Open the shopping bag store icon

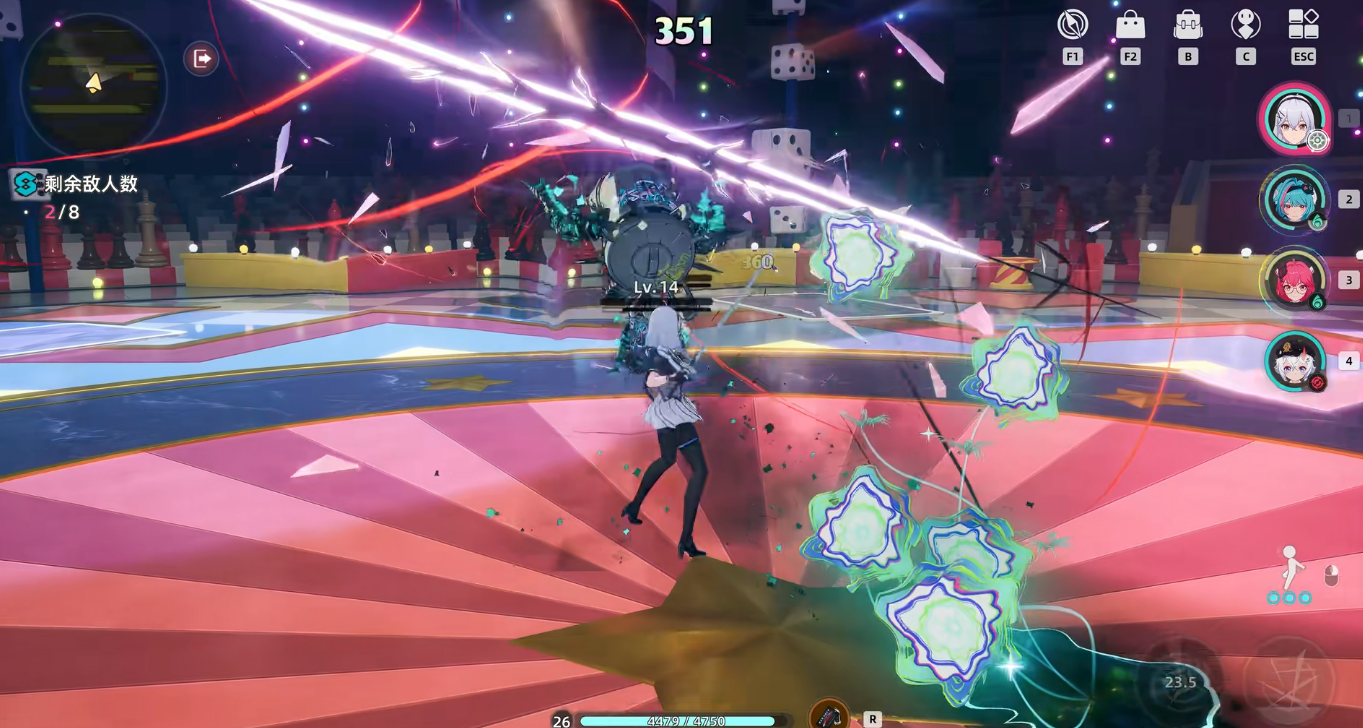(x=1130, y=25)
